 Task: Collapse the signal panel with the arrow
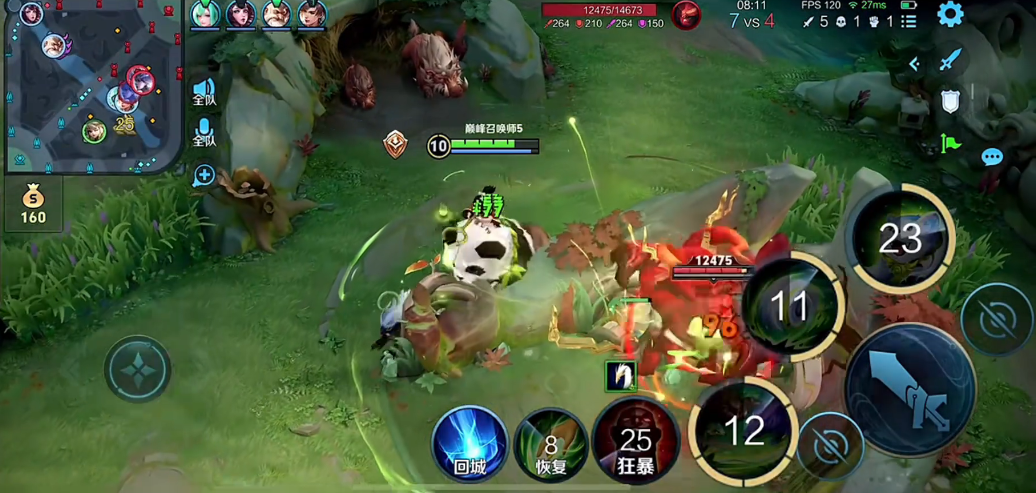[913, 64]
